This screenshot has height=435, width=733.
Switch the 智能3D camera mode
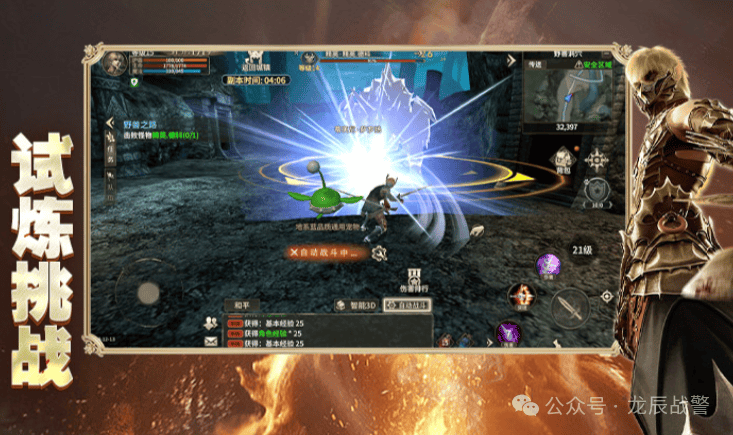point(358,304)
